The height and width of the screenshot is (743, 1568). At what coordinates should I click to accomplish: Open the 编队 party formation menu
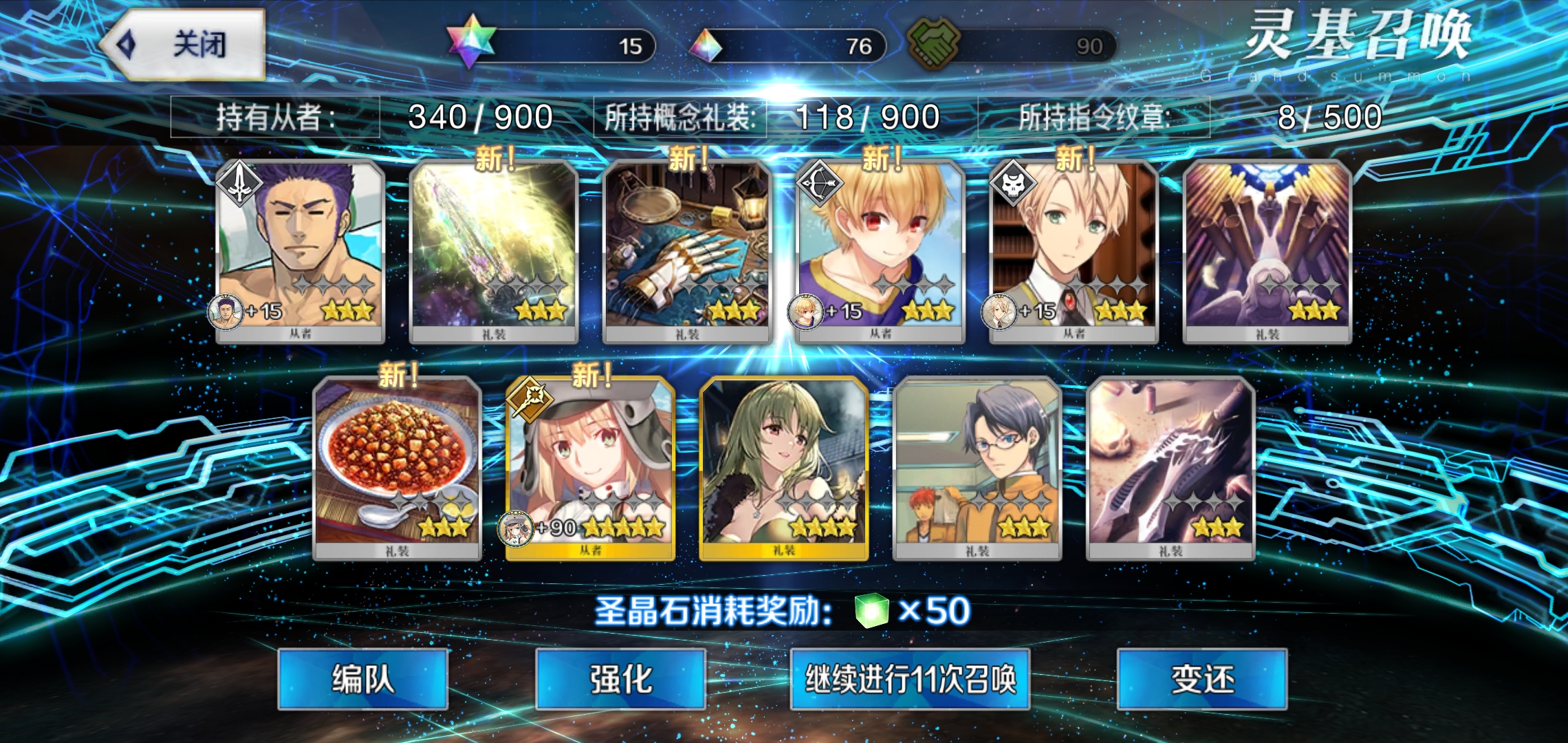coord(363,679)
